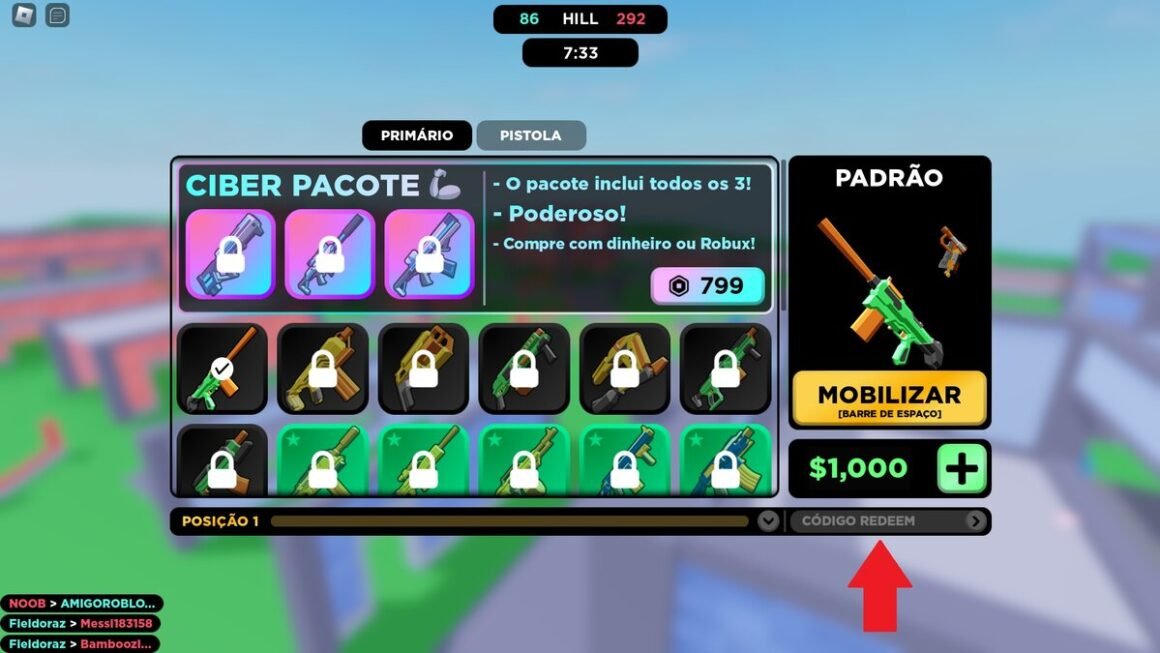Select the first locked Ciber Pacote weapon

coord(230,254)
